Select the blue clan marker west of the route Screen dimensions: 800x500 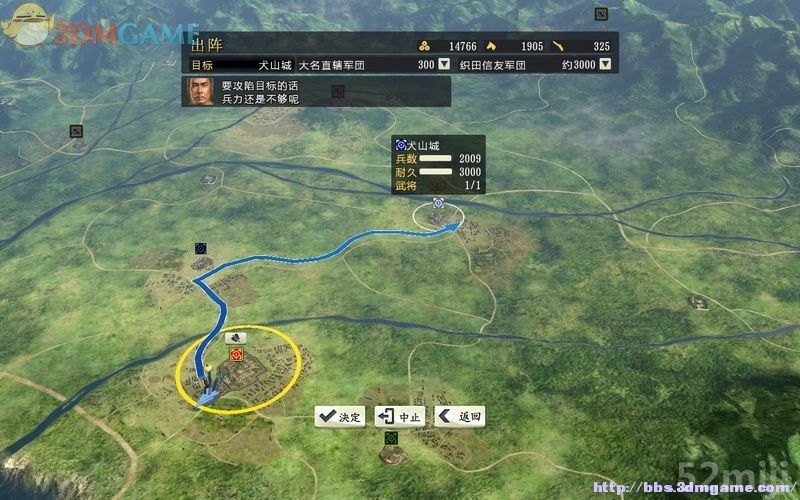point(201,248)
